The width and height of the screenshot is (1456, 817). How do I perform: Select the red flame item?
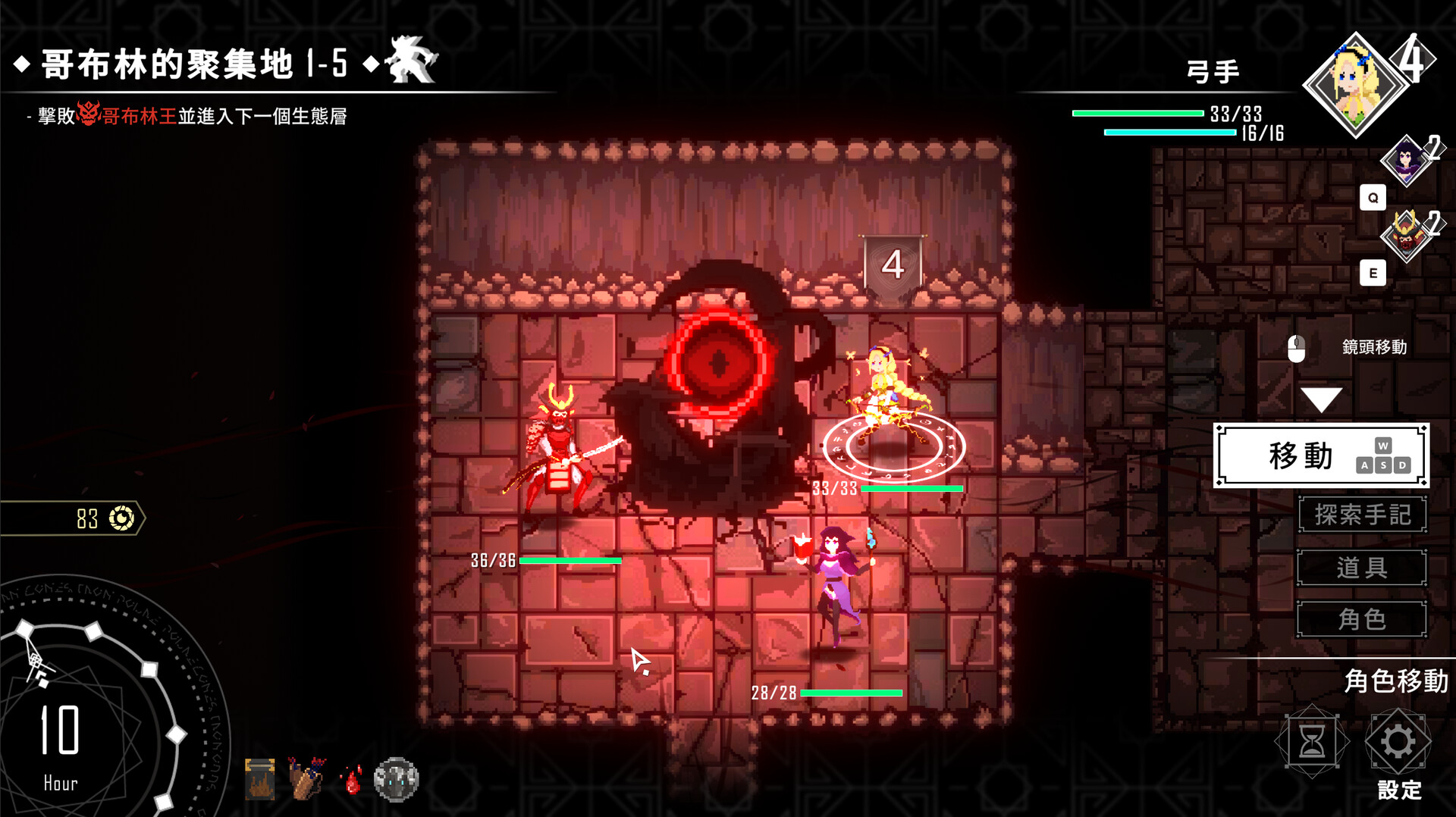tap(352, 780)
